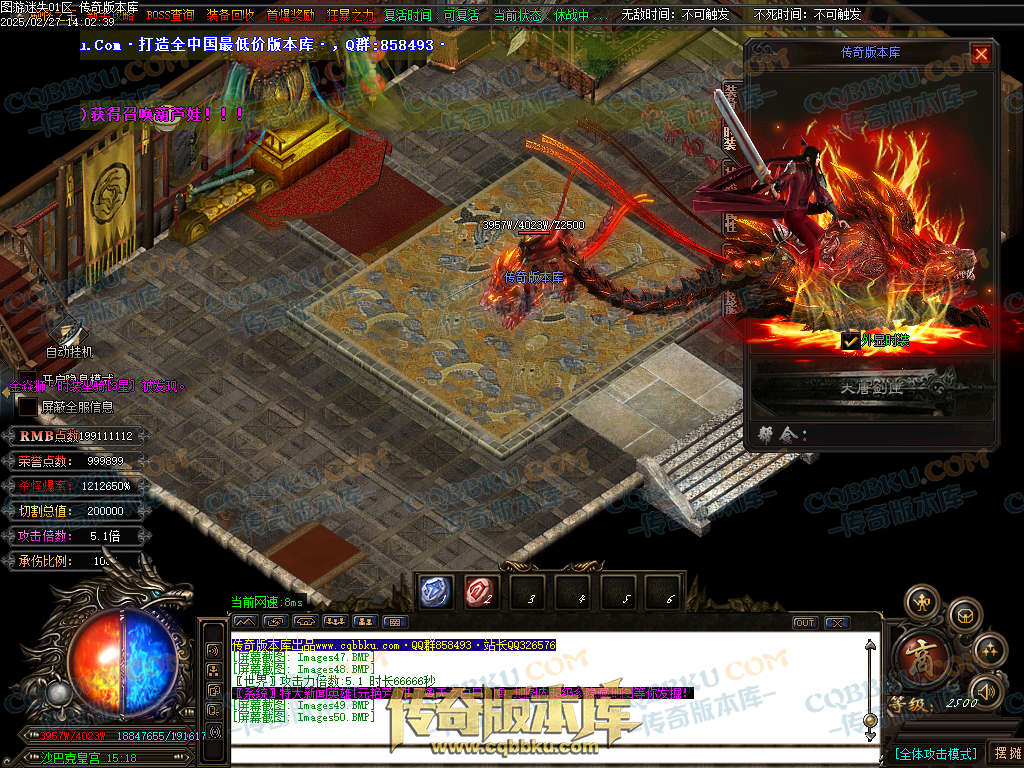Open BOSS查询 from the top menu
Image resolution: width=1024 pixels, height=768 pixels.
[x=170, y=15]
